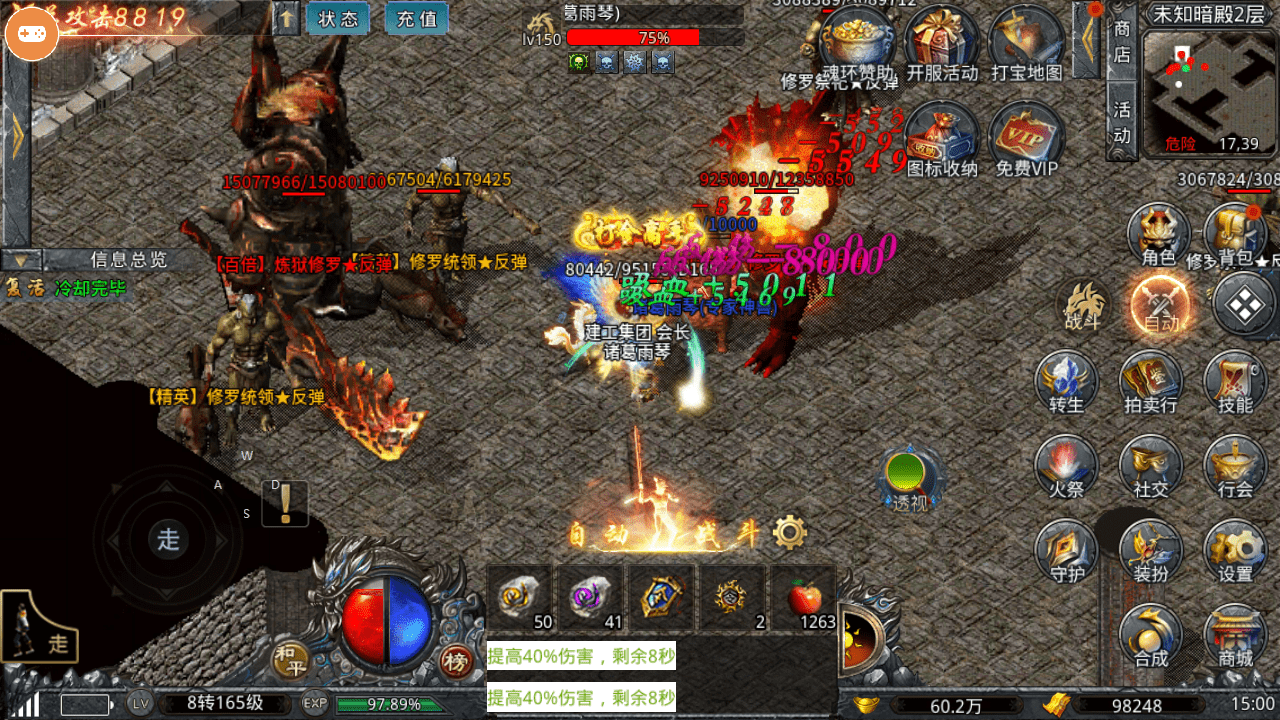Open the 技能 skills menu
The width and height of the screenshot is (1280, 720).
click(1235, 382)
